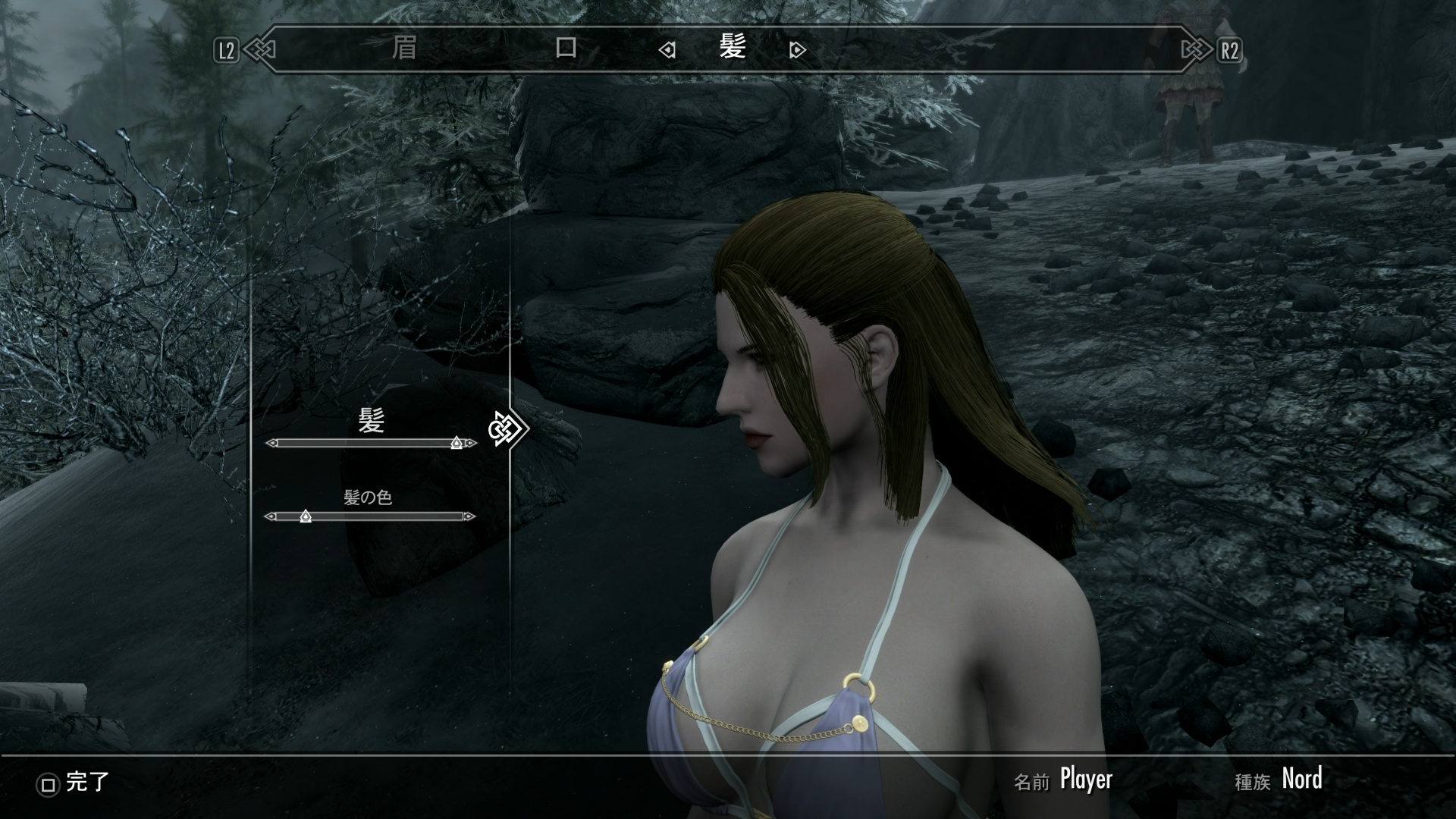Click the right arrow beside 髪 tab
The image size is (1456, 819).
pyautogui.click(x=797, y=50)
